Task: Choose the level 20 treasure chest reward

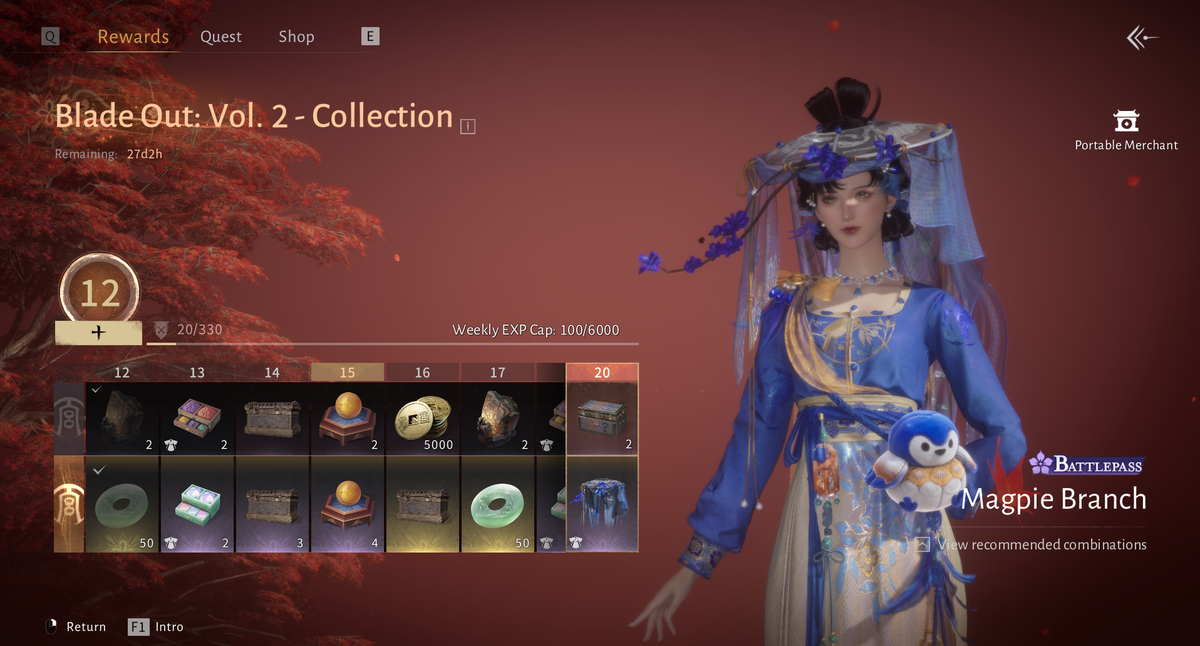Action: (602, 418)
